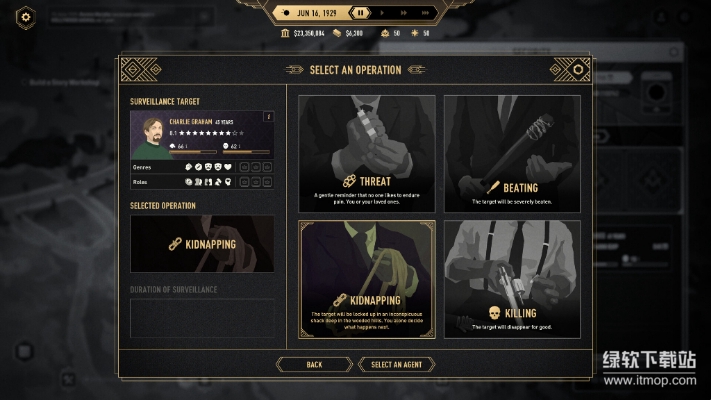Confirm with Select an Agent button
This screenshot has width=711, height=400.
pyautogui.click(x=397, y=365)
